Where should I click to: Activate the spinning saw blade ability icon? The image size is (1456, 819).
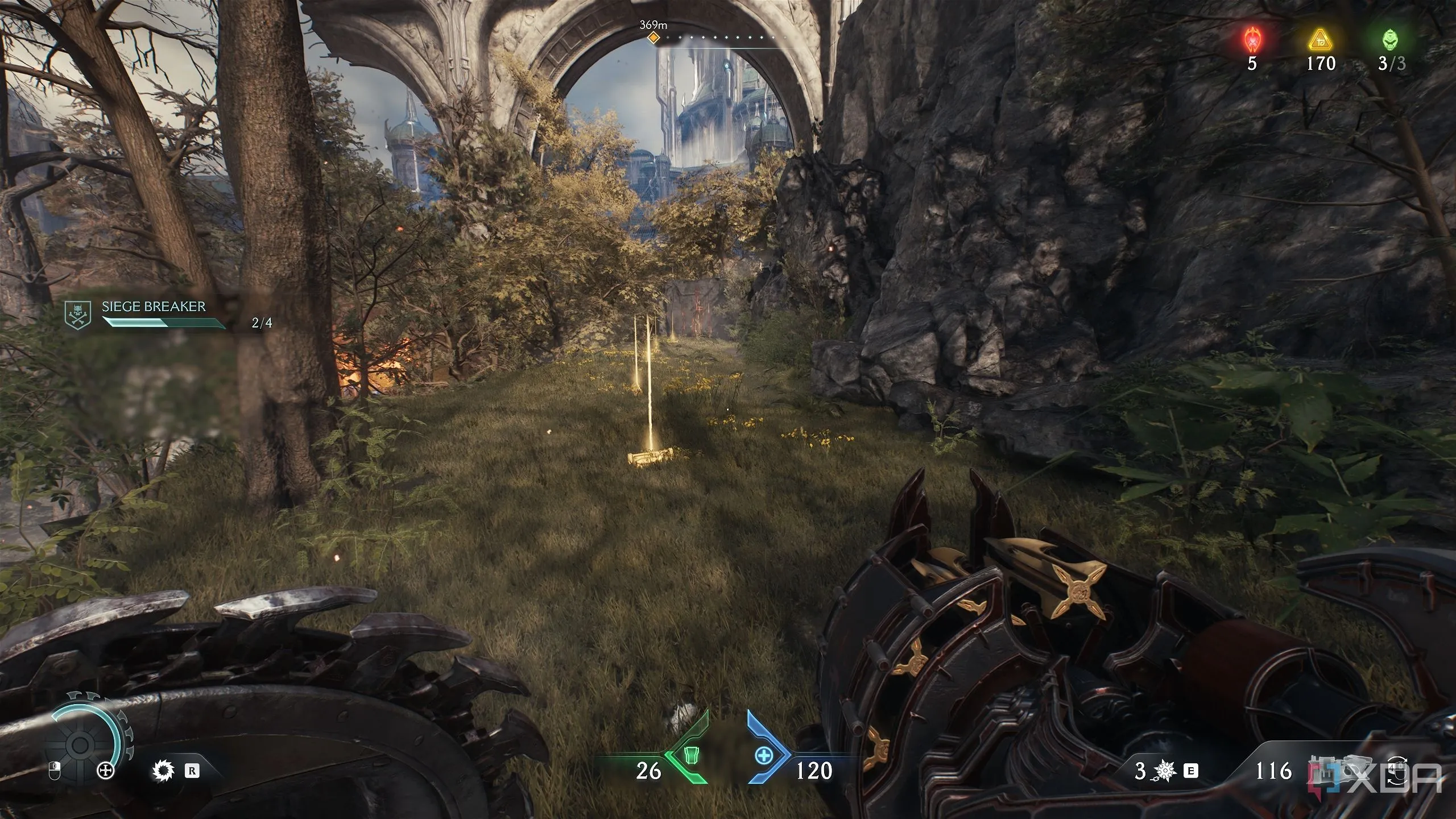point(162,771)
